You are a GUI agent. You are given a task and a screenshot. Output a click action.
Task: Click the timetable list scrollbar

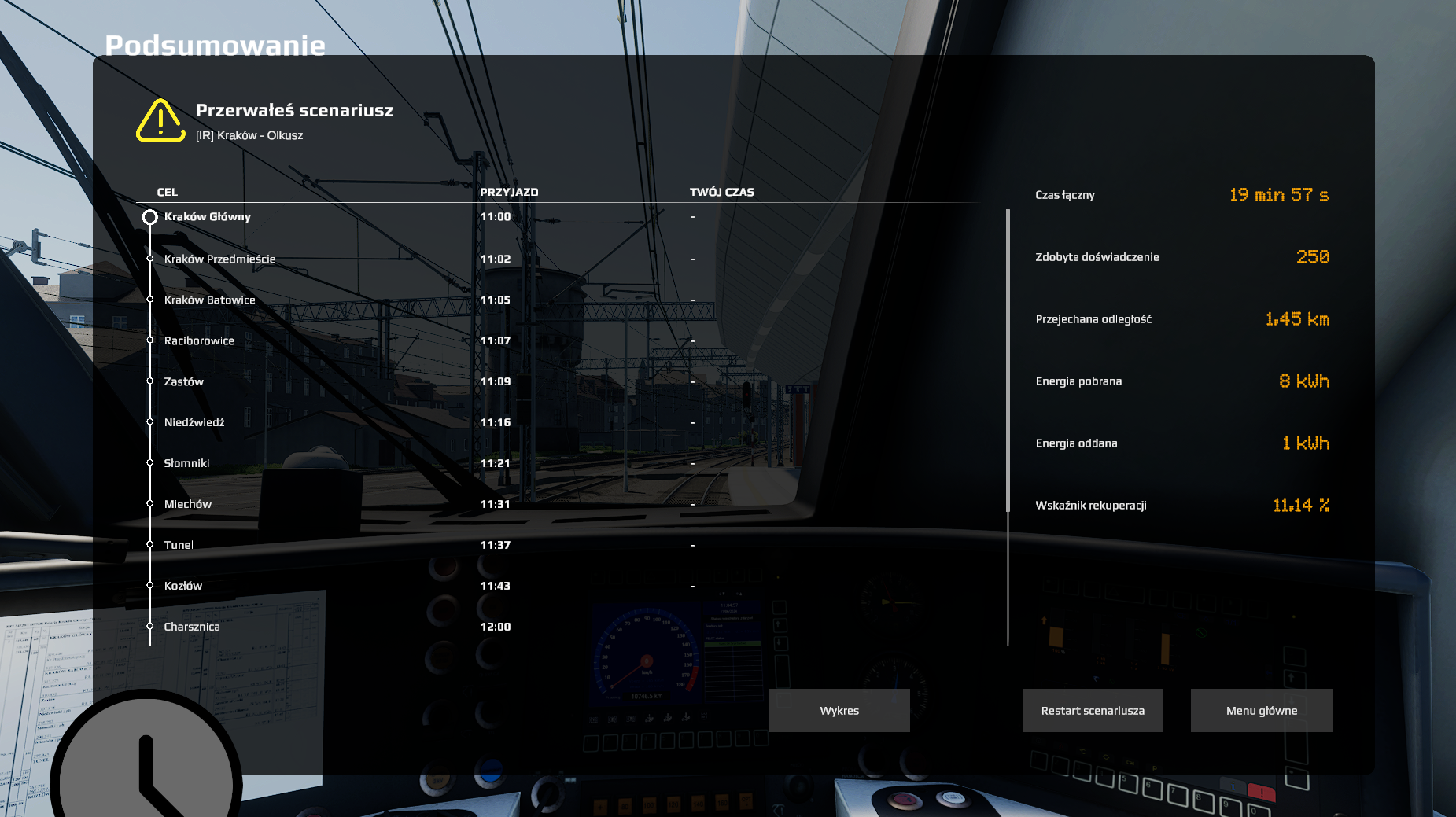click(1008, 362)
